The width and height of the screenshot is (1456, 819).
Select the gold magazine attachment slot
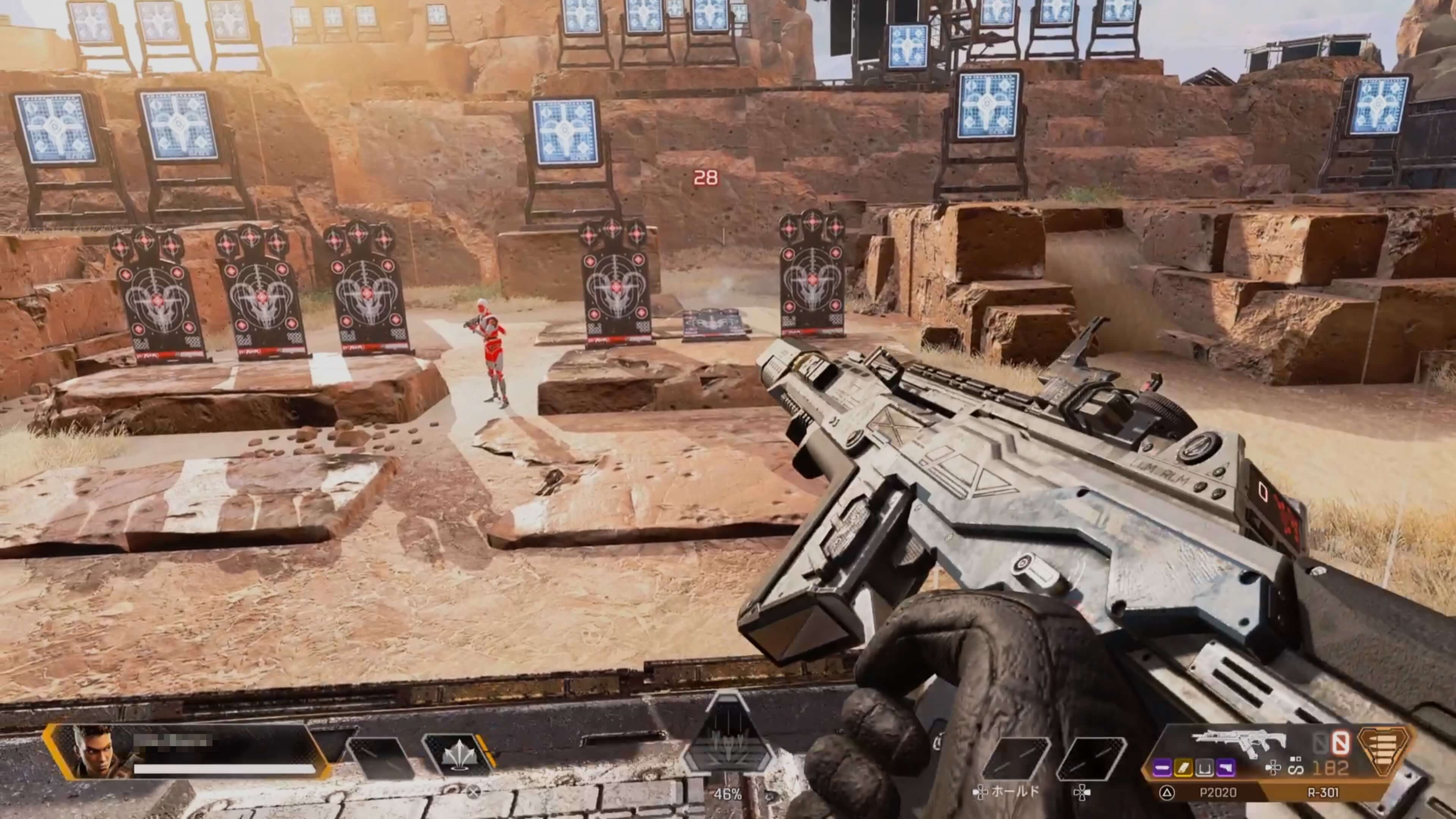click(1183, 767)
